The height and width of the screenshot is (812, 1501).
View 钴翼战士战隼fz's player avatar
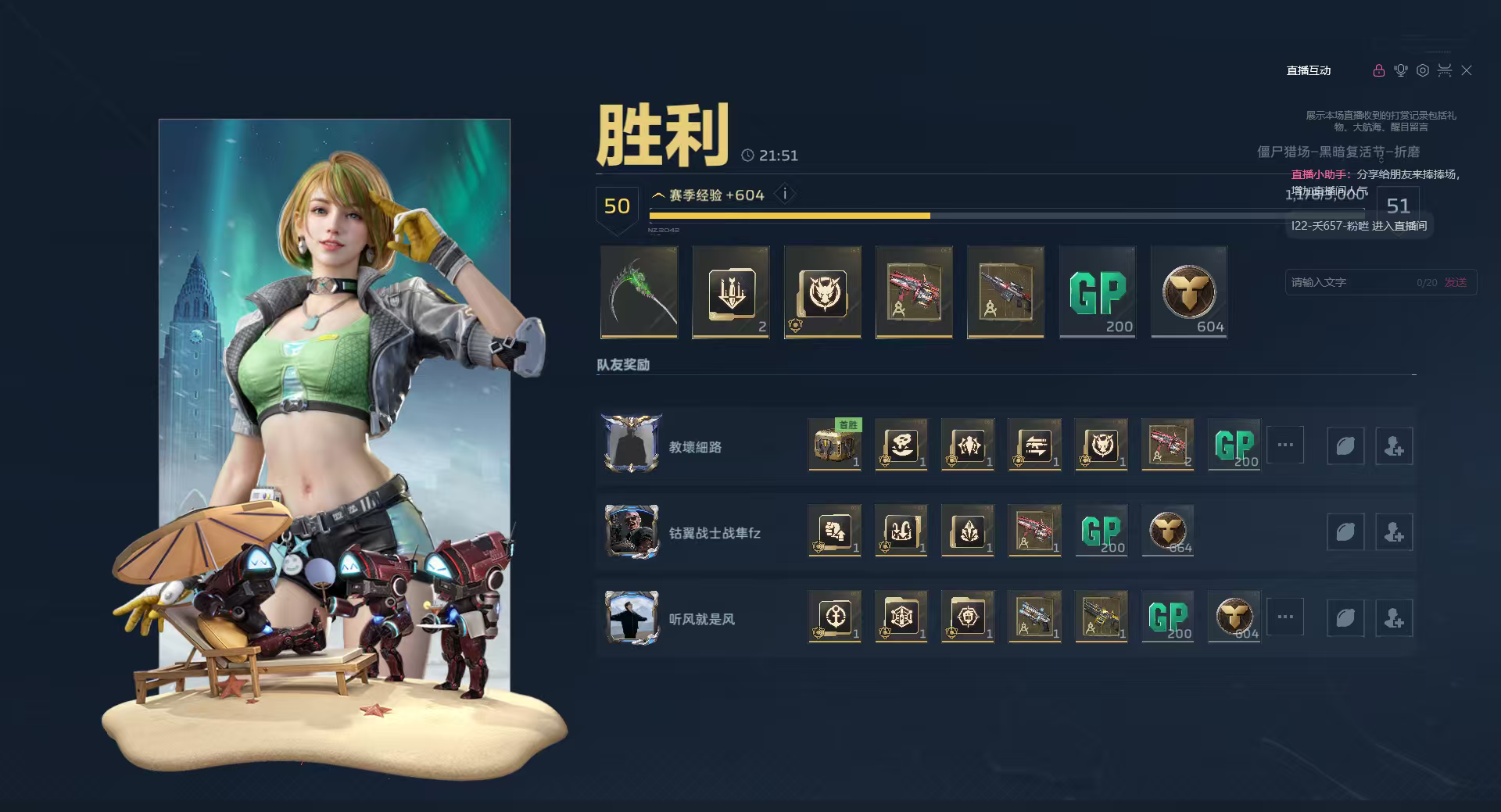pyautogui.click(x=632, y=531)
